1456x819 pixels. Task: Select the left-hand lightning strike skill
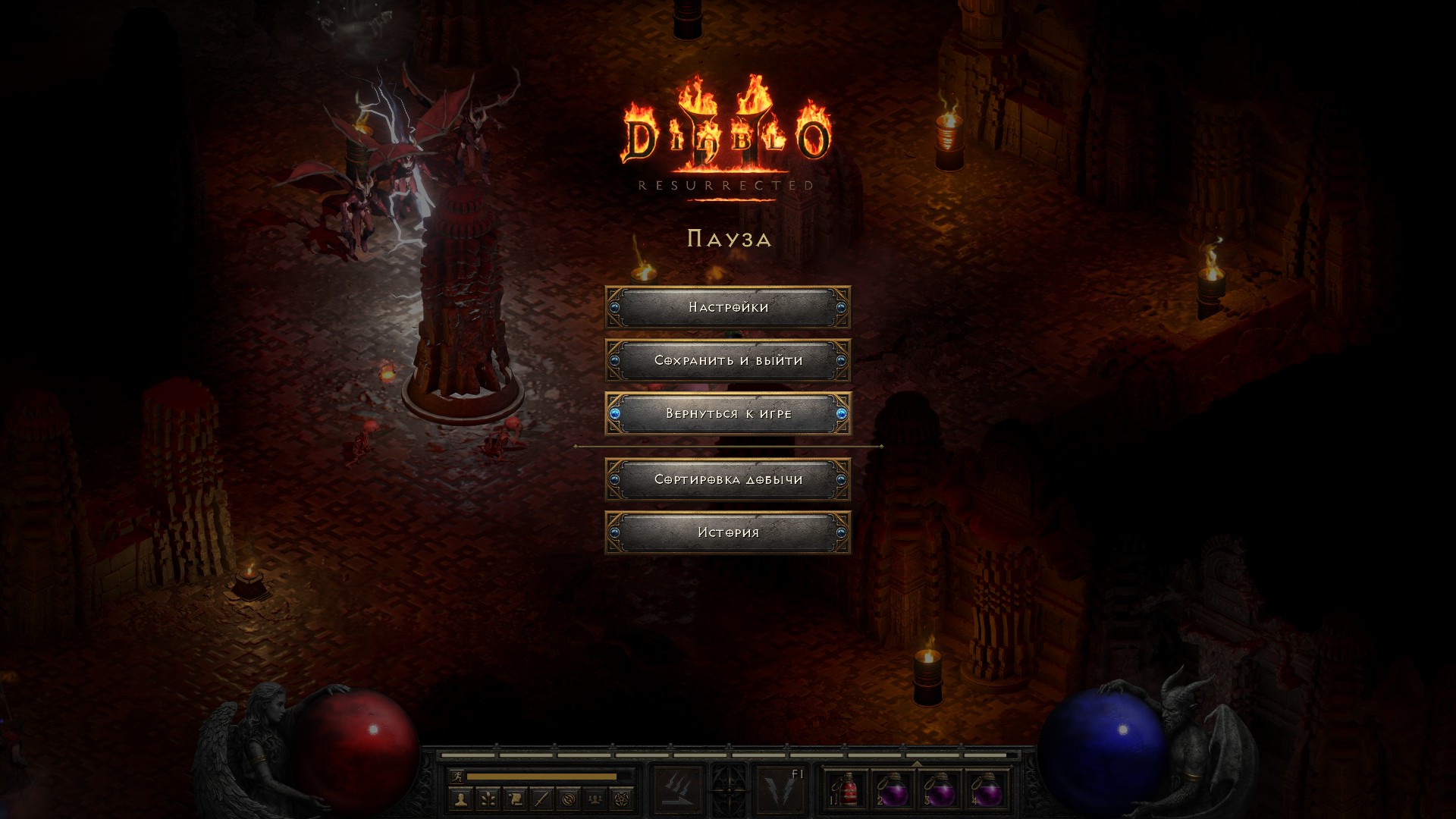click(x=677, y=790)
